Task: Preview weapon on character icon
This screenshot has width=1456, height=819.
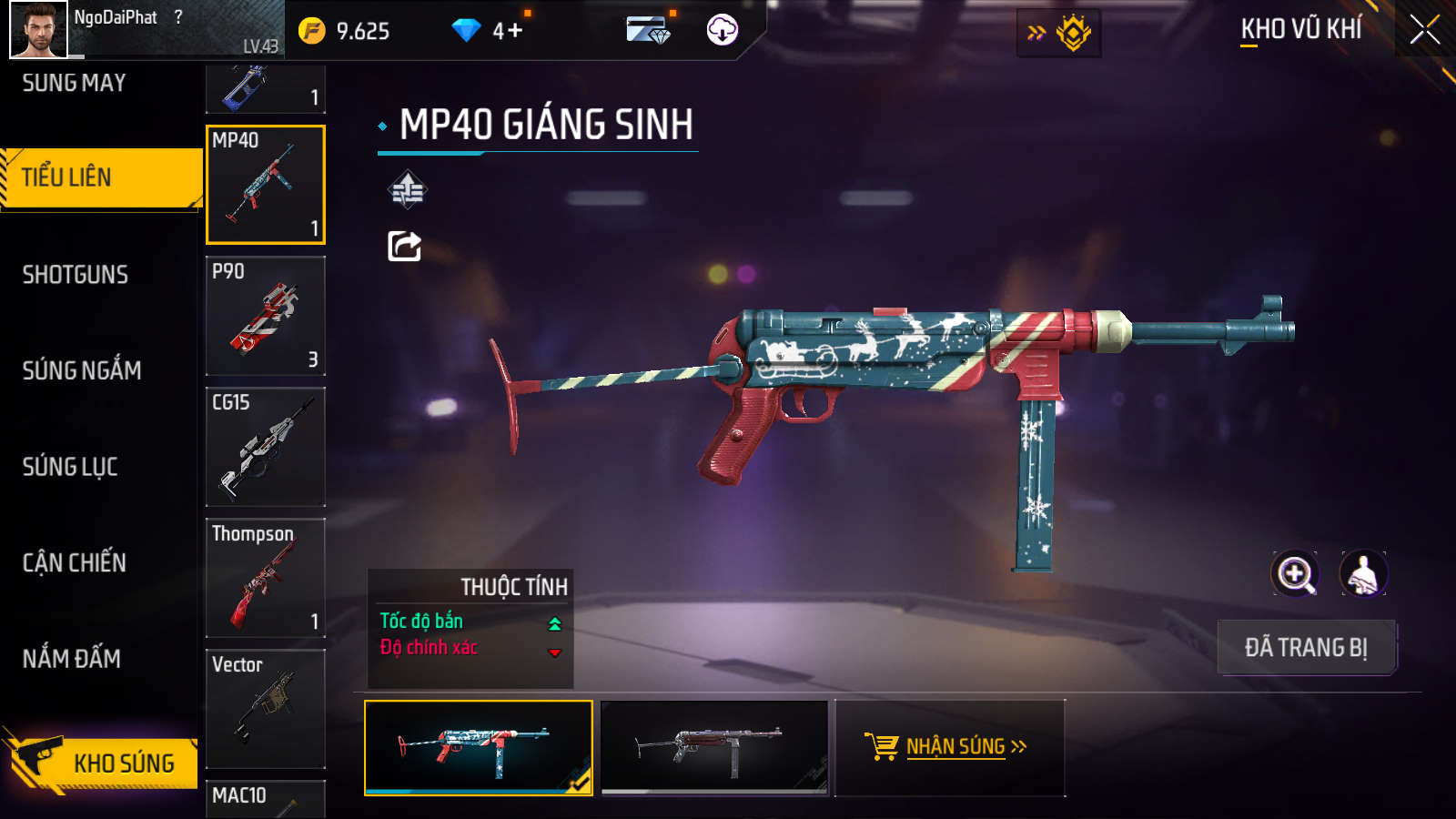Action: pyautogui.click(x=1363, y=574)
